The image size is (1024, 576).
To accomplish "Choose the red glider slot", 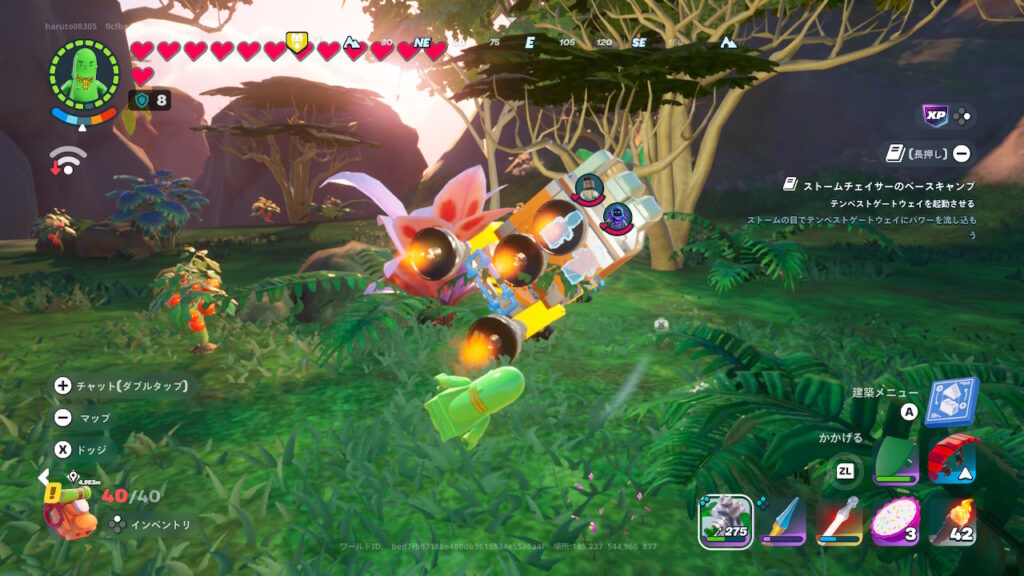I will coord(951,461).
